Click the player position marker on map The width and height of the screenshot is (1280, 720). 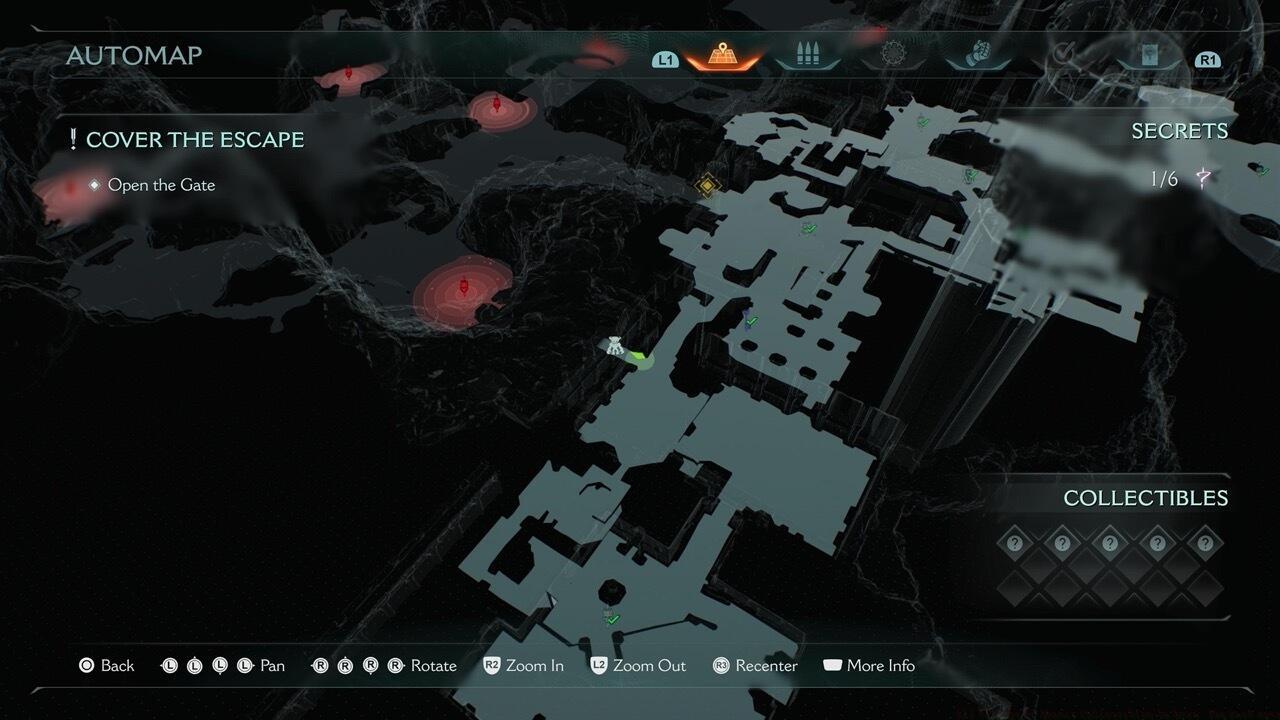coord(616,348)
